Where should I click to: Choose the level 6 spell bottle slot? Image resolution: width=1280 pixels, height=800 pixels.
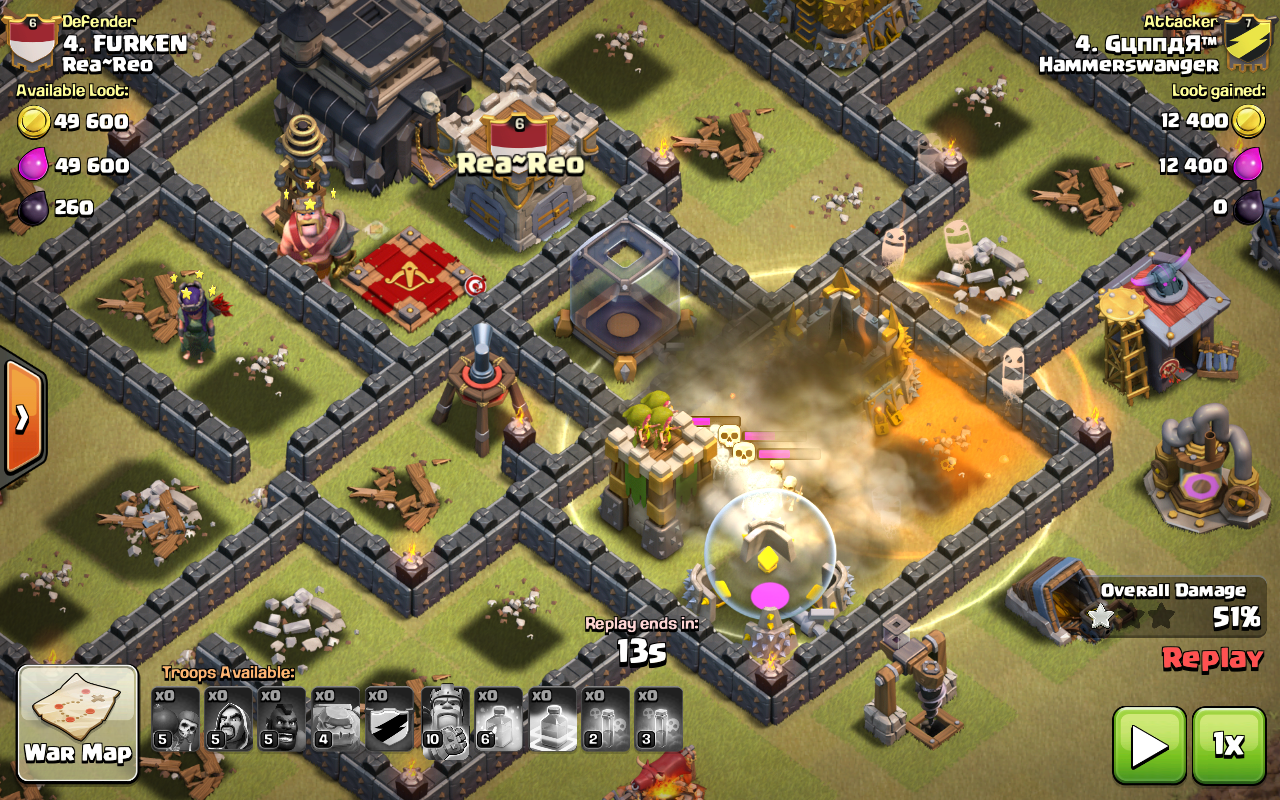pyautogui.click(x=498, y=719)
